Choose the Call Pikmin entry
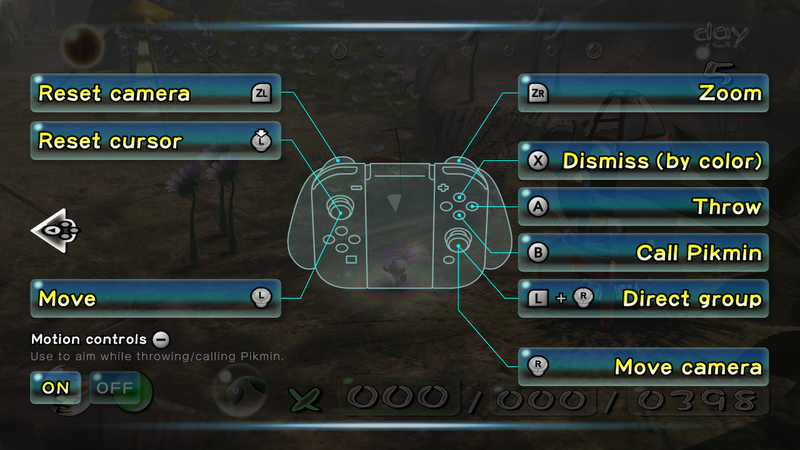 pos(643,253)
